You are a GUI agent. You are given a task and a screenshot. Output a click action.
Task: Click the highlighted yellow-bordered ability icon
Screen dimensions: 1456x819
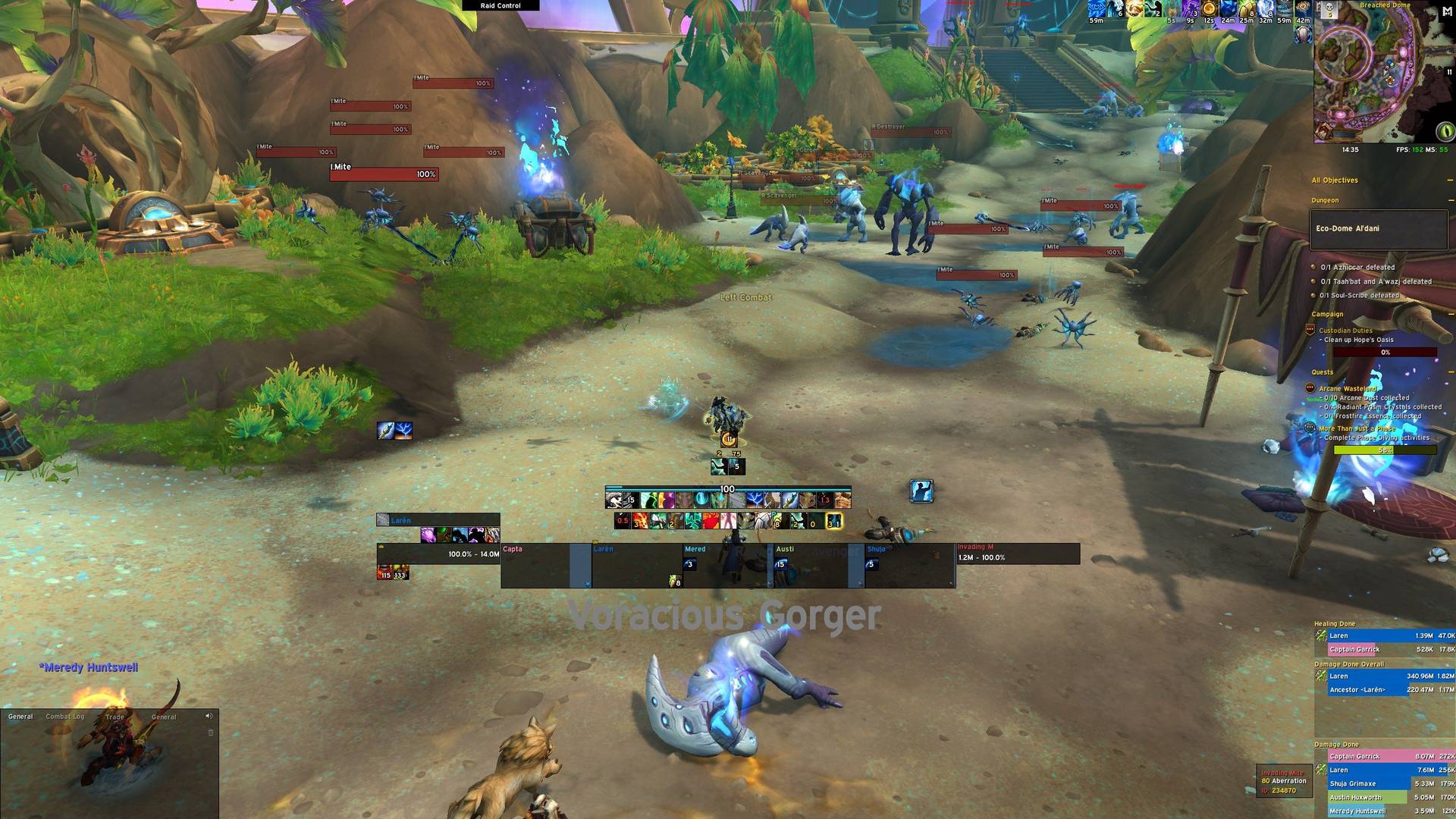(833, 522)
